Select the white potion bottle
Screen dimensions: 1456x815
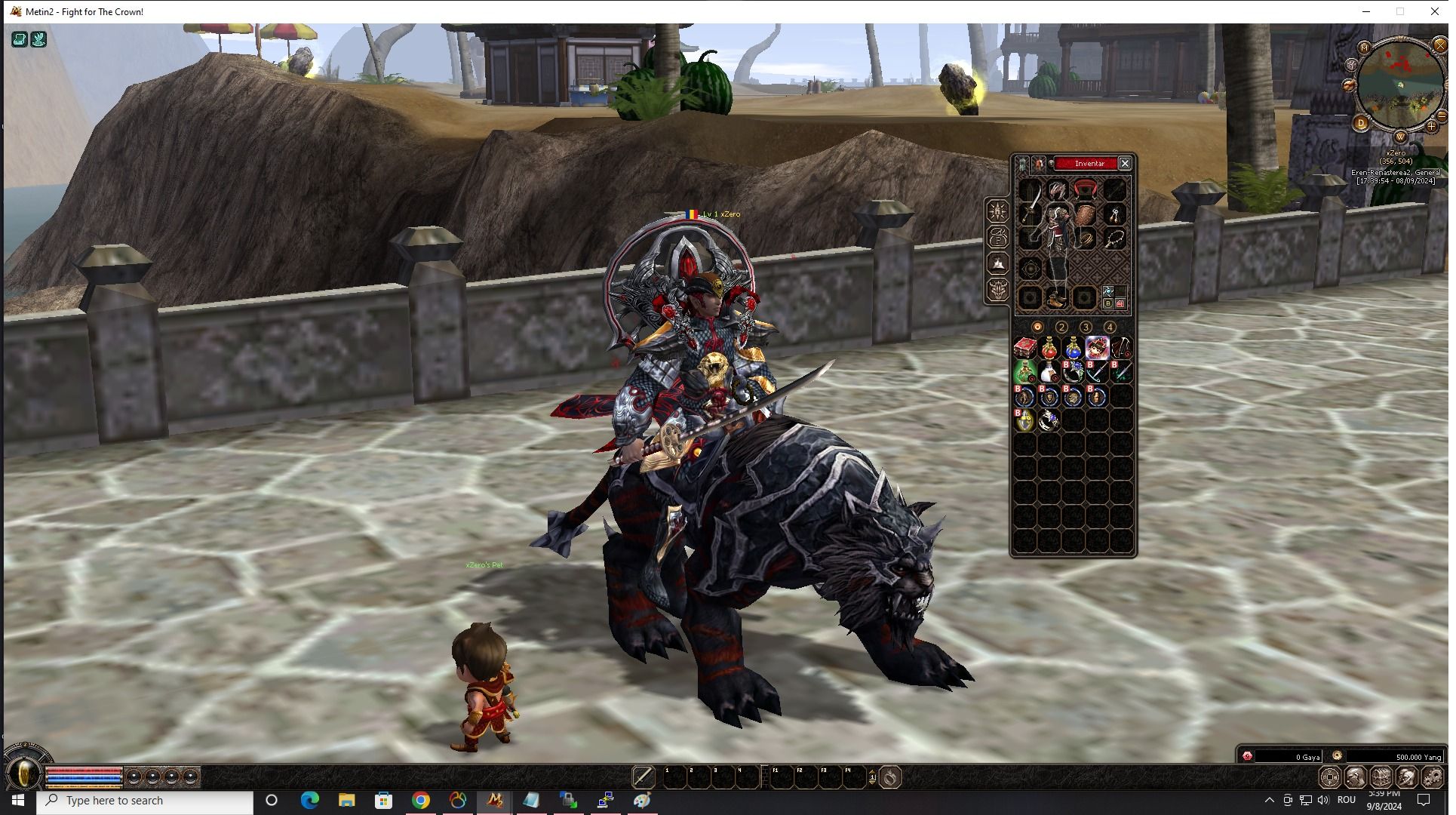pos(1049,372)
